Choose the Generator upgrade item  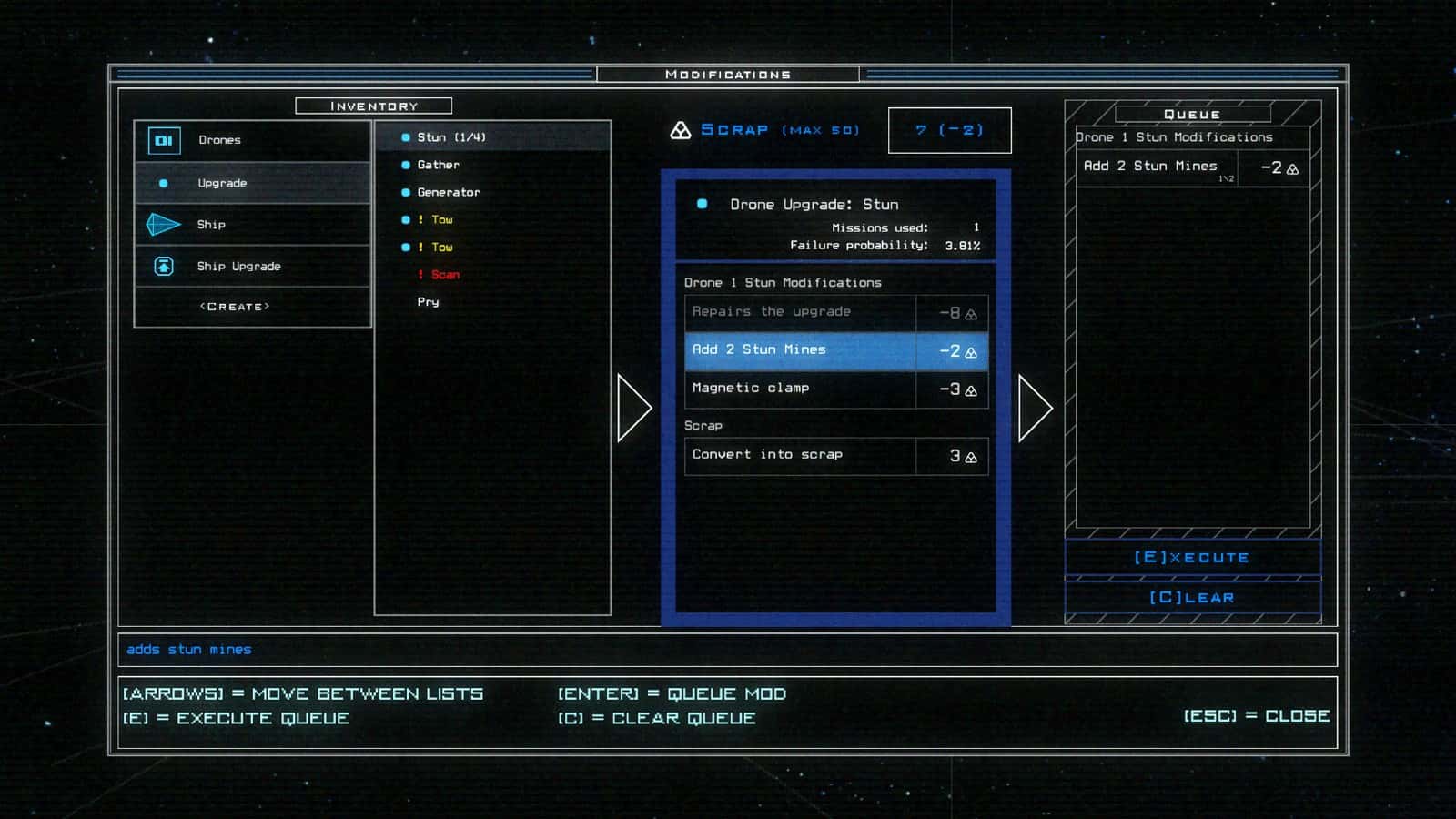click(x=449, y=192)
